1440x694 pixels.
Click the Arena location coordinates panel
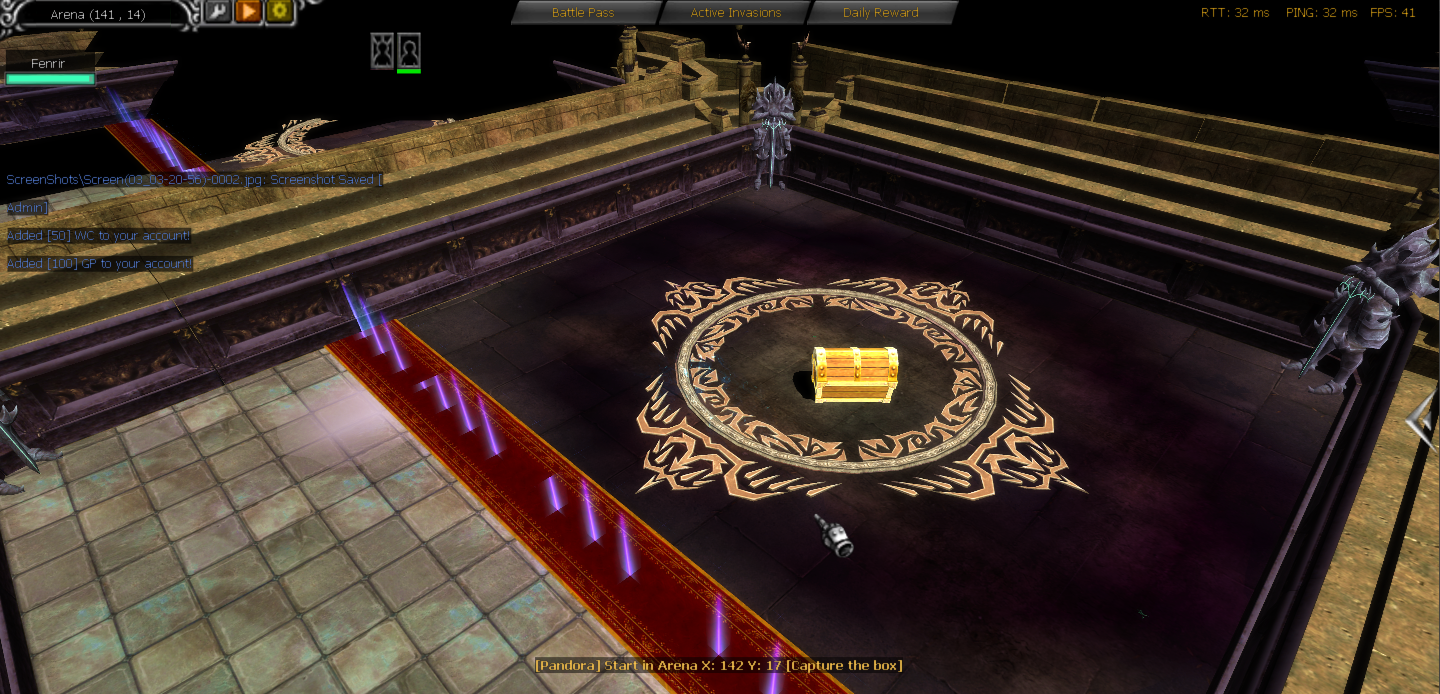click(x=98, y=14)
